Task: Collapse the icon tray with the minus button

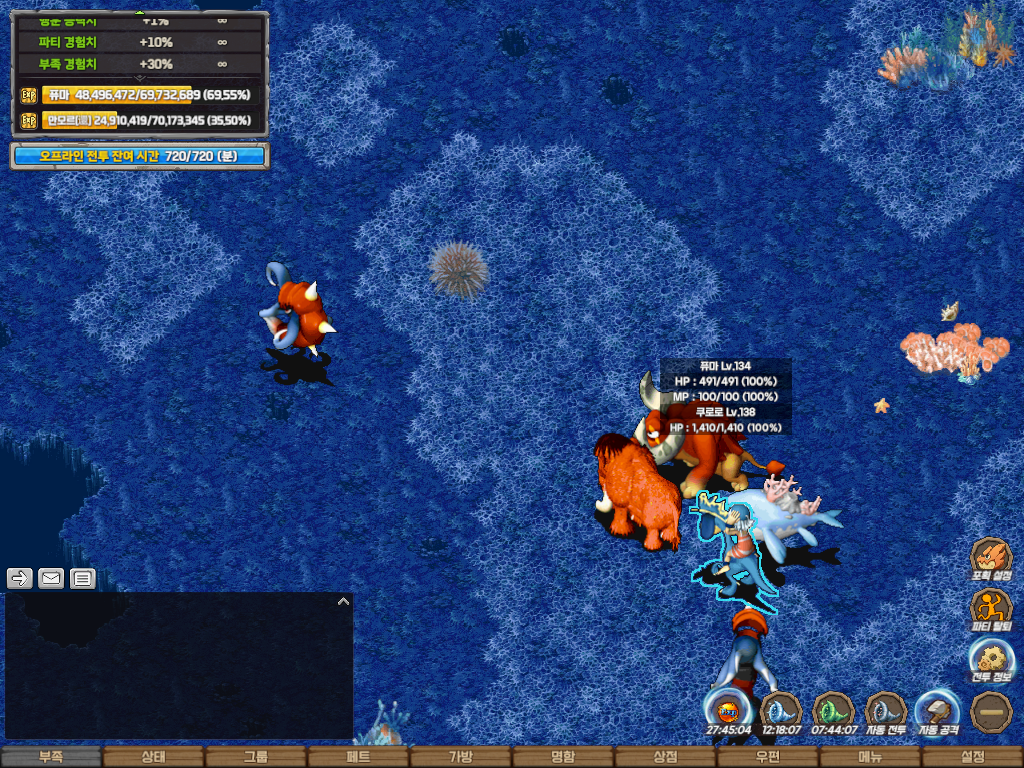Action: [x=991, y=709]
